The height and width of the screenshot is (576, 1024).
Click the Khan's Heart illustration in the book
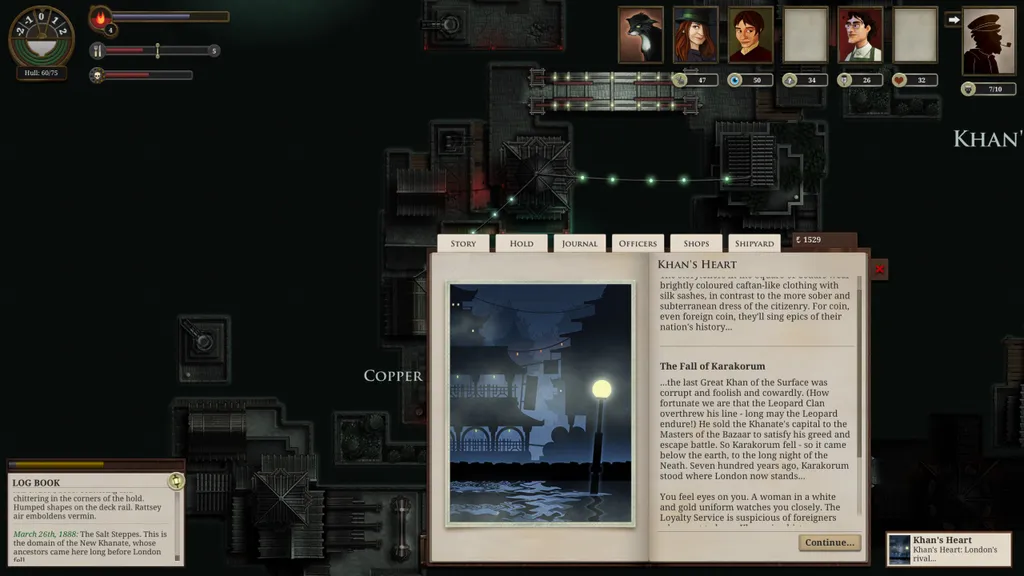point(540,403)
